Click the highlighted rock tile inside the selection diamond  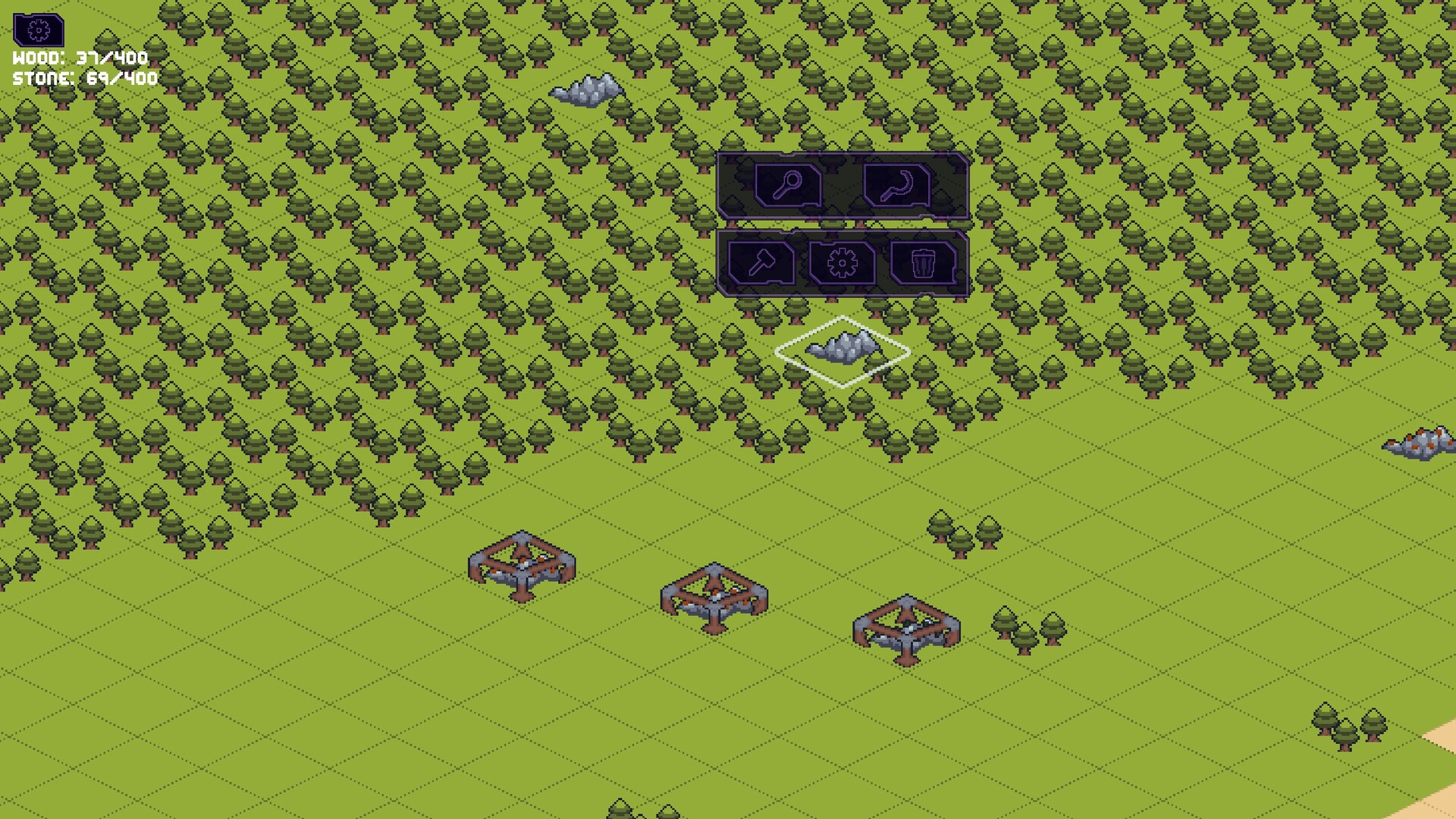(x=843, y=347)
